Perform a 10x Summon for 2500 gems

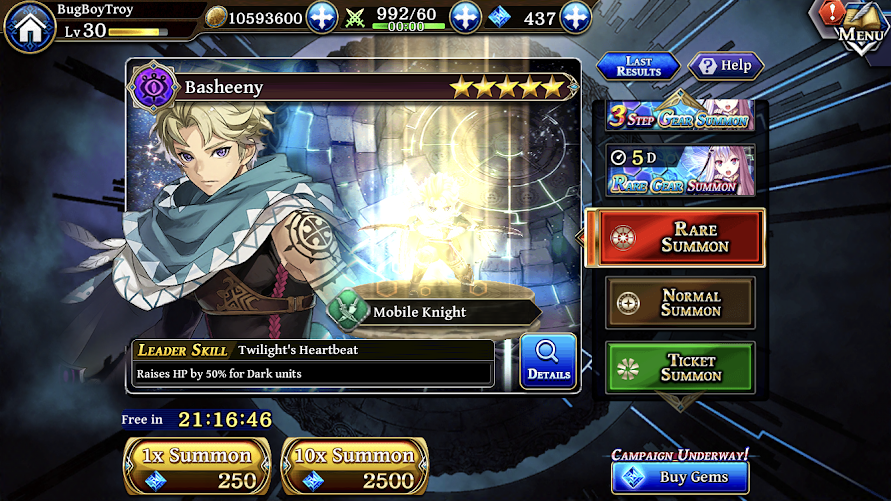[x=355, y=467]
